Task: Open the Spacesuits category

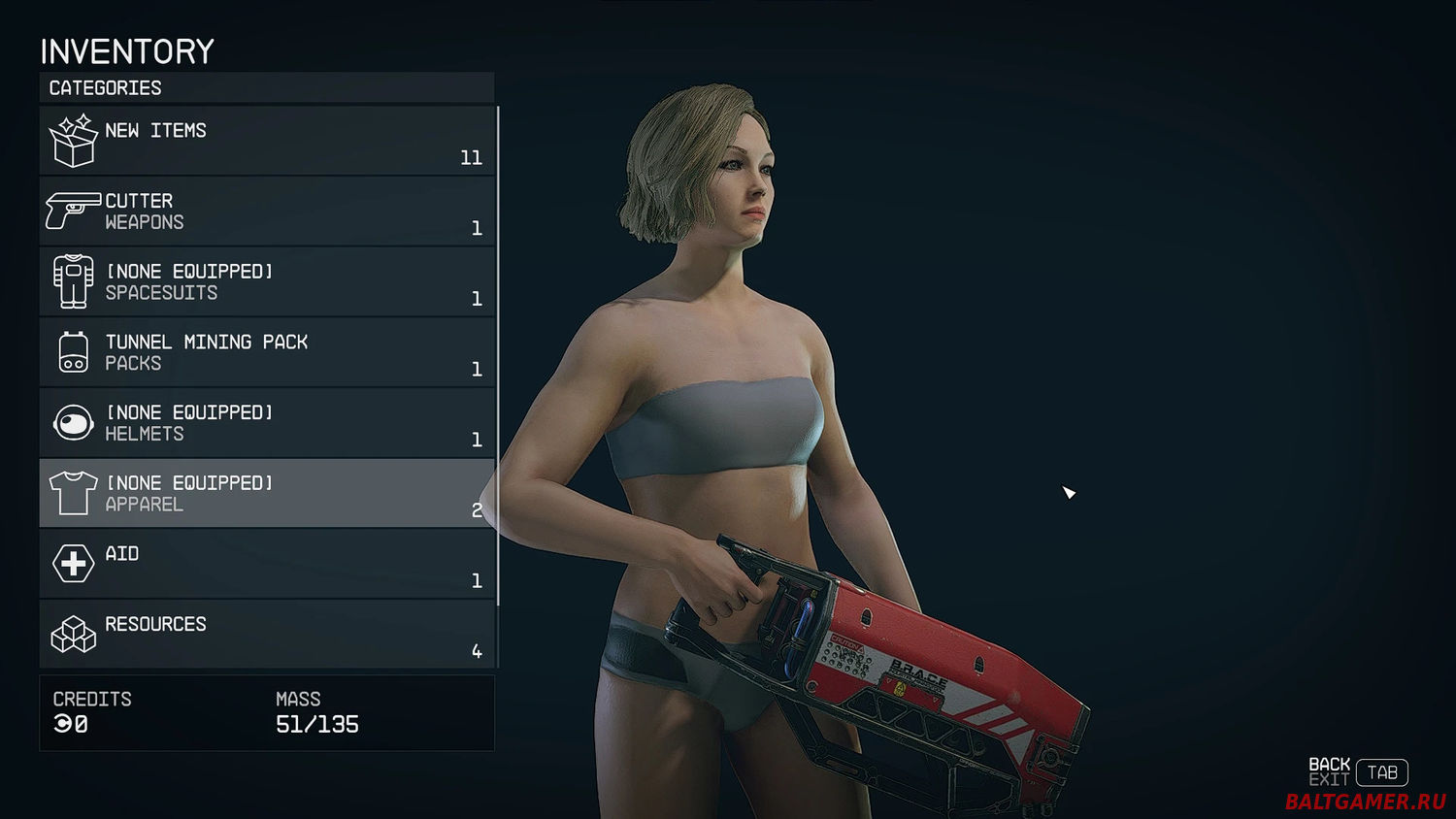Action: (x=267, y=282)
